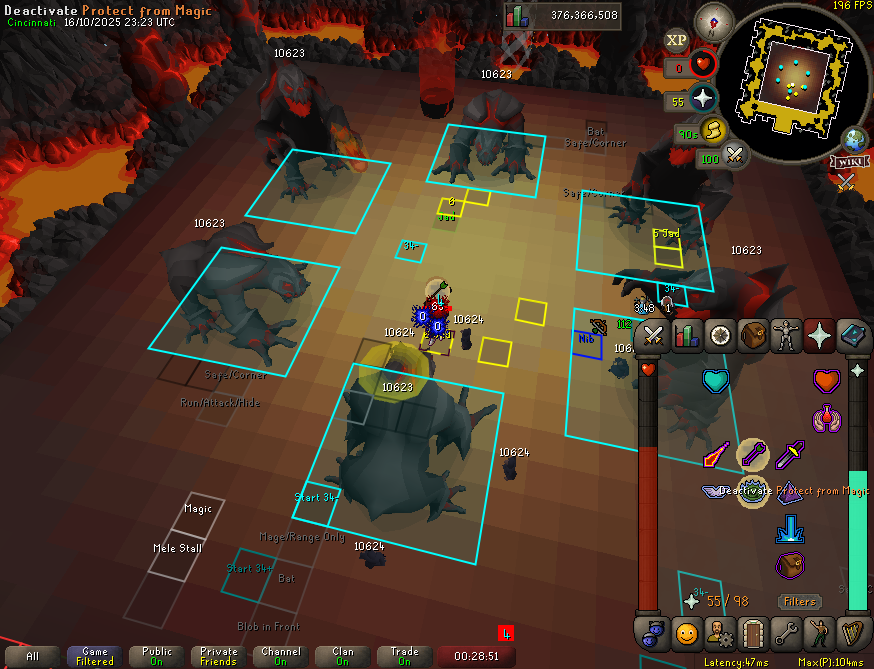The width and height of the screenshot is (874, 669).
Task: Select the Clan chat tab
Action: [343, 656]
